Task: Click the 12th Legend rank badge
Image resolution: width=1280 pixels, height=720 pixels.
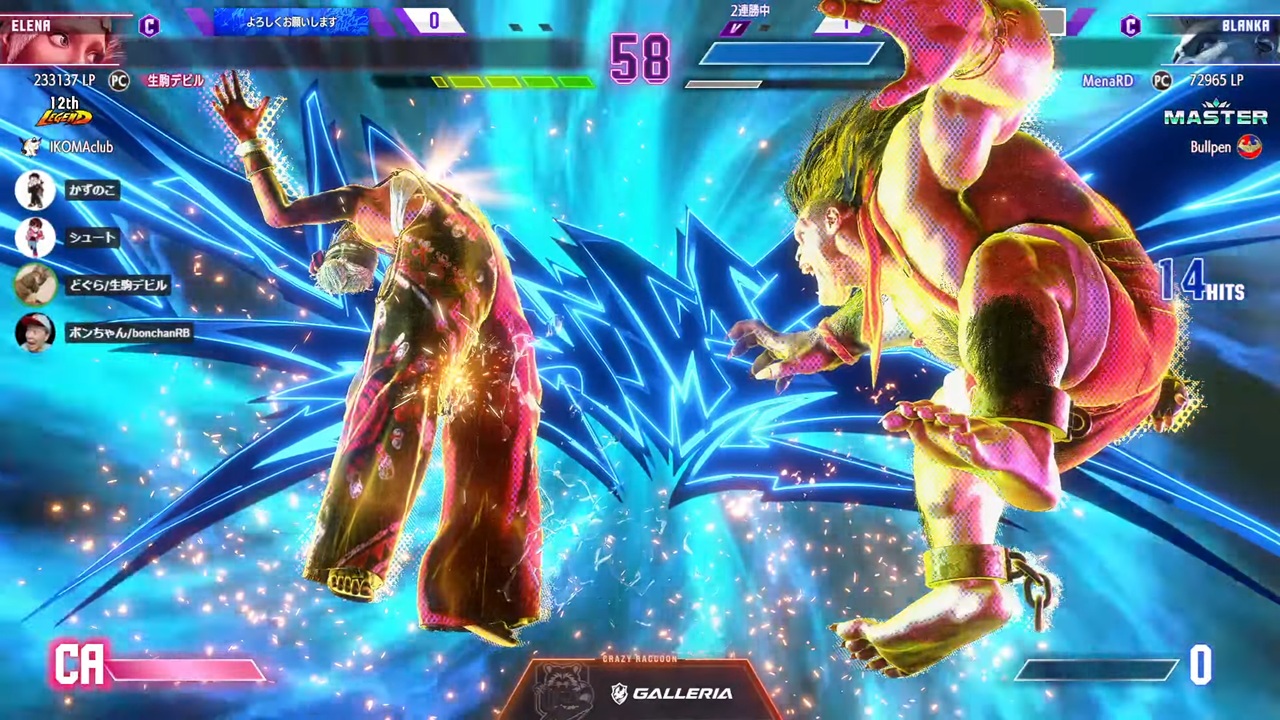Action: [64, 113]
